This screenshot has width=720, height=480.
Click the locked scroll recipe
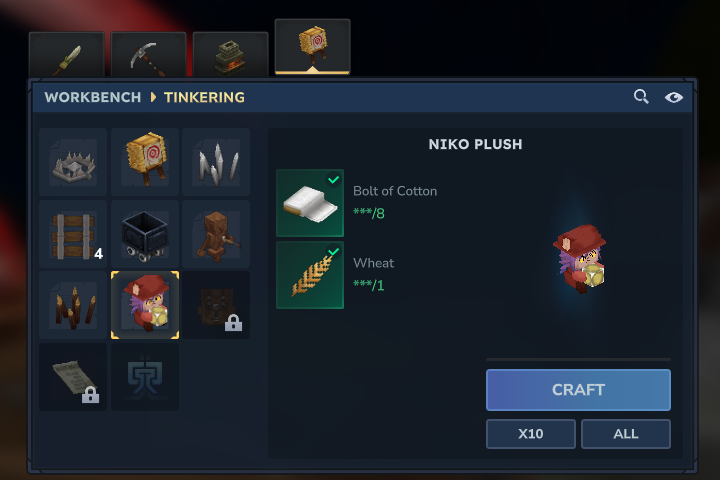coord(73,376)
